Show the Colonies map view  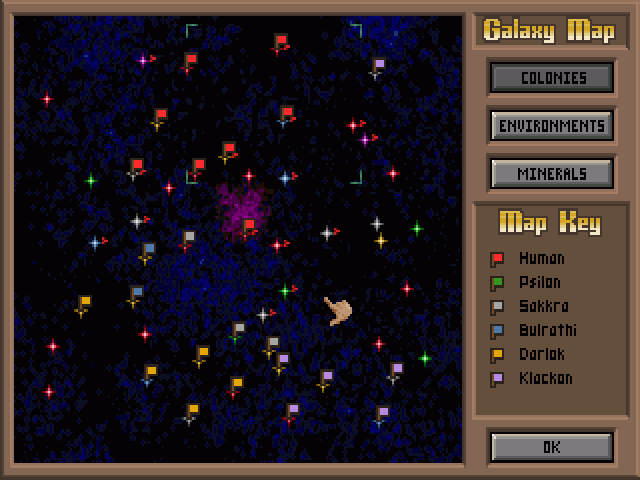(551, 77)
